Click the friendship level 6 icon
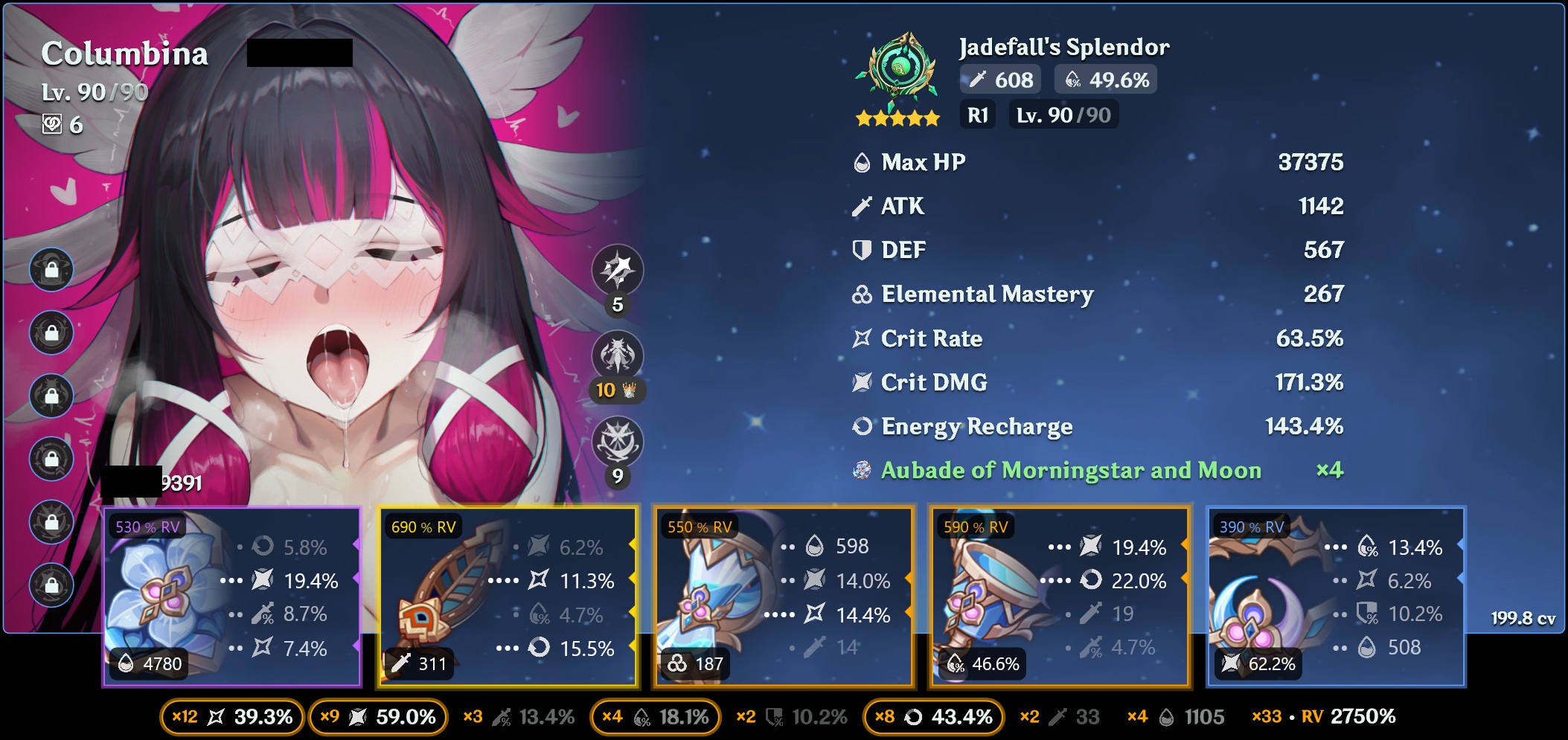The image size is (1568, 740). pyautogui.click(x=52, y=124)
